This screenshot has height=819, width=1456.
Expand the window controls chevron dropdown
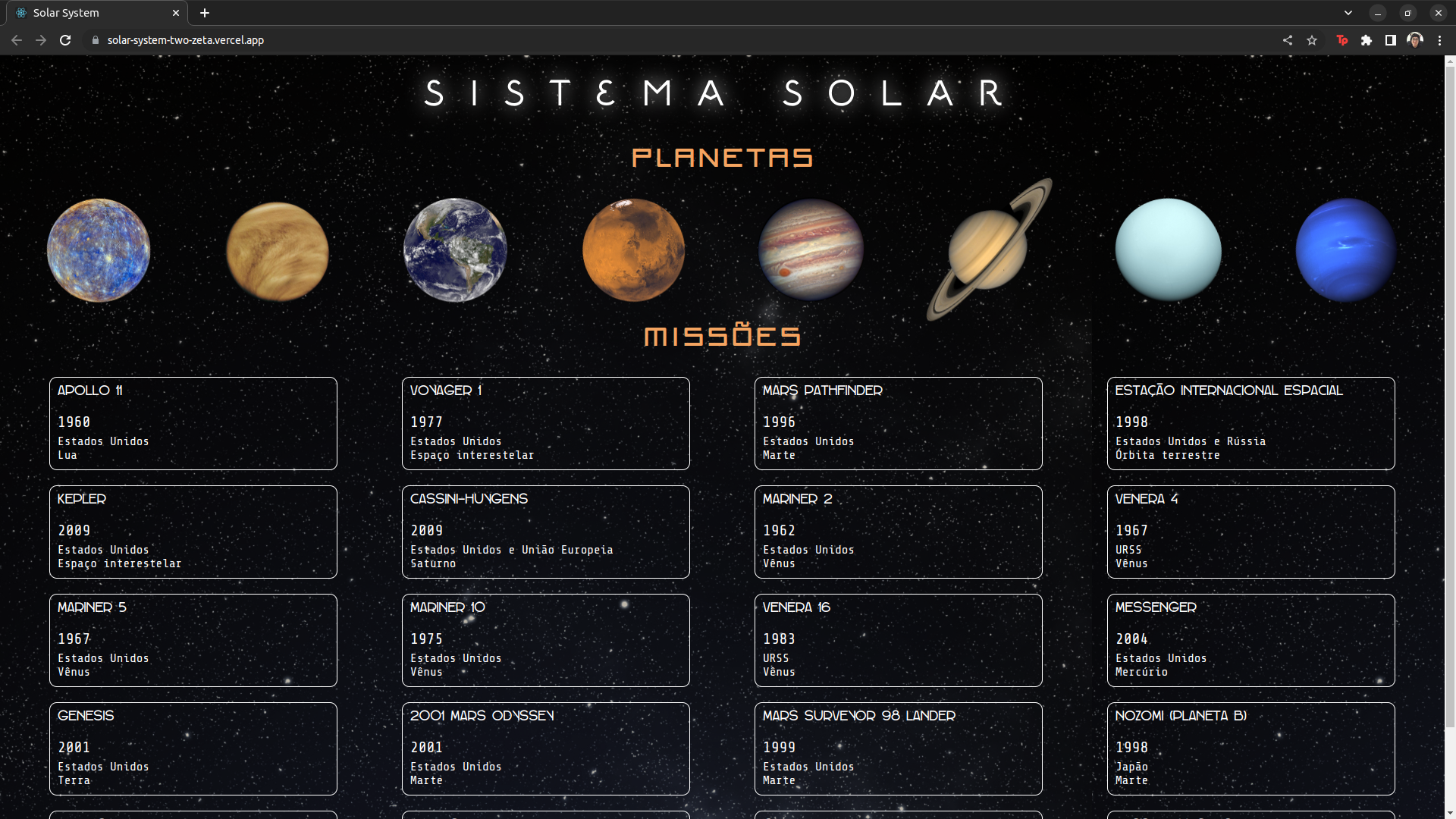(x=1348, y=12)
